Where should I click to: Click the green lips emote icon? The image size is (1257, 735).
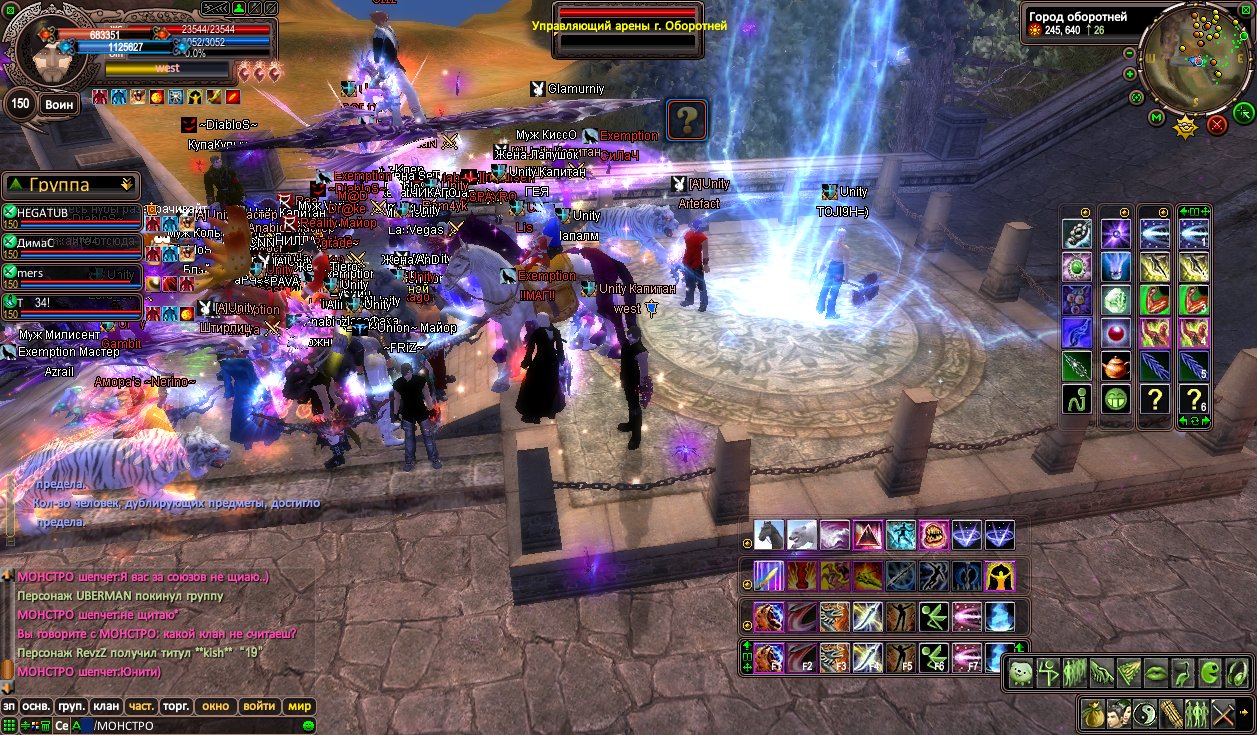tap(1154, 671)
